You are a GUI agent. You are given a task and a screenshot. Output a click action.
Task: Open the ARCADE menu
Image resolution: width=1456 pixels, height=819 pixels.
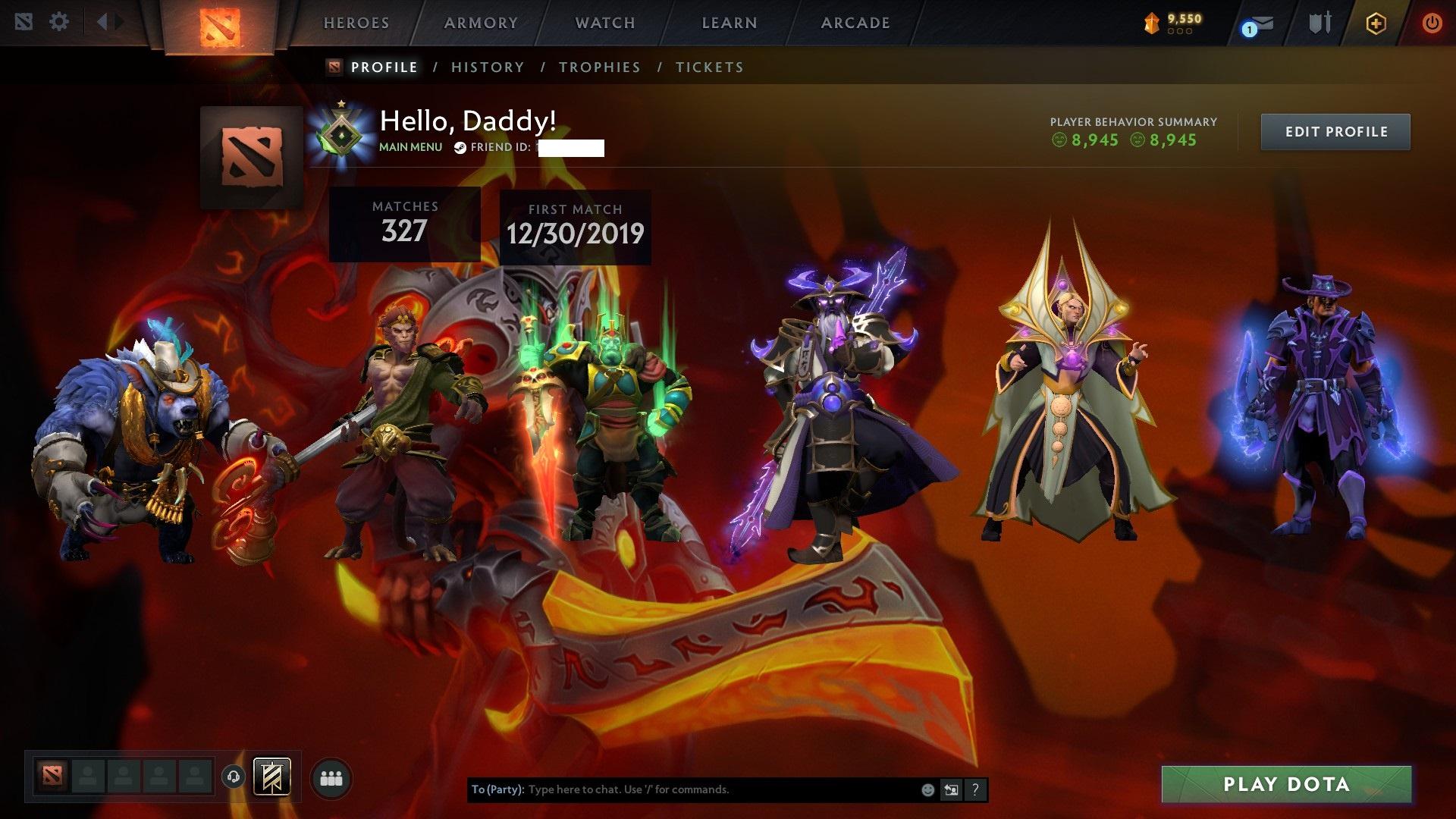pyautogui.click(x=855, y=23)
